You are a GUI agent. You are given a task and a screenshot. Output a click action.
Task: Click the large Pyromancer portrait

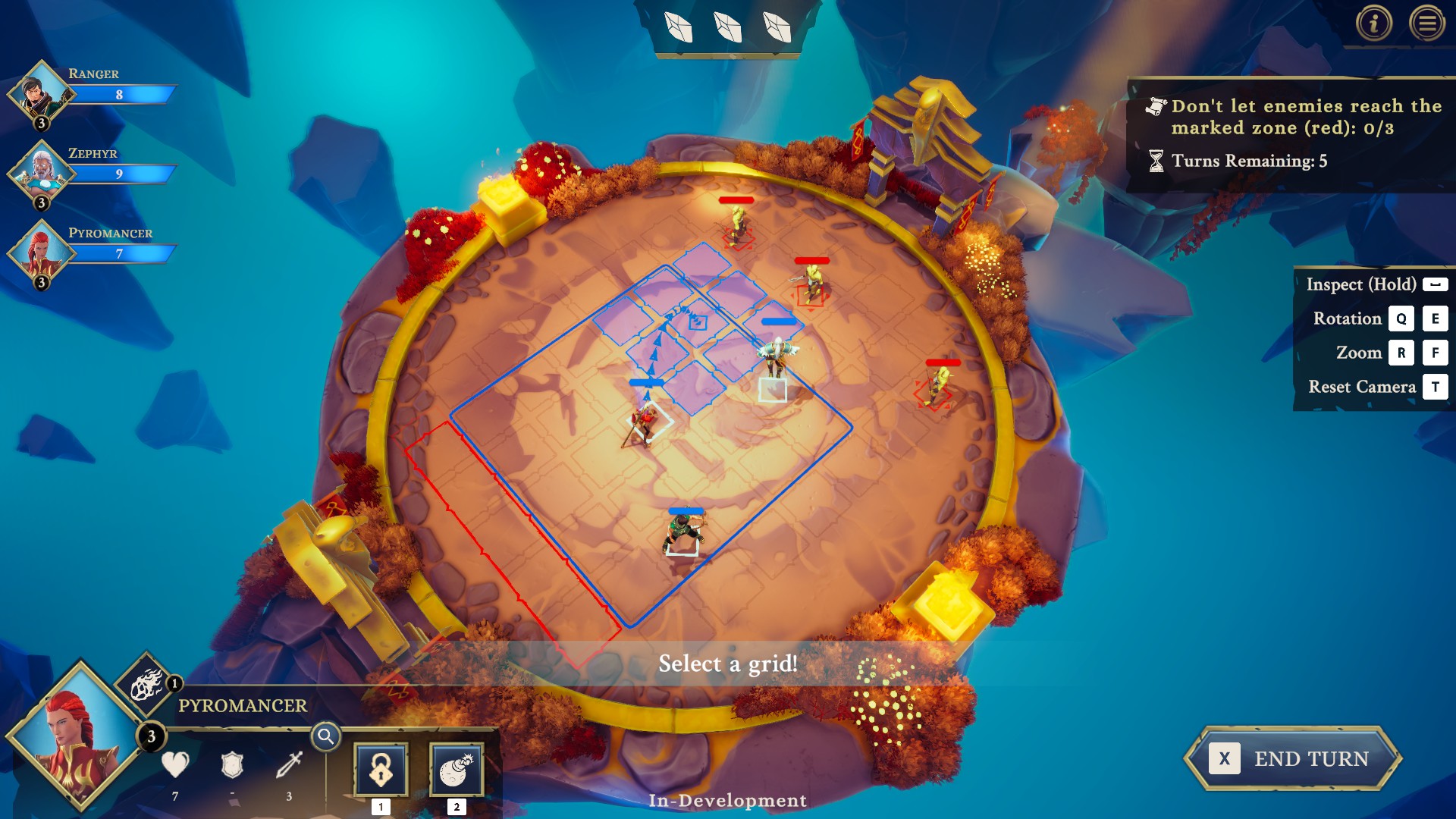[76, 739]
